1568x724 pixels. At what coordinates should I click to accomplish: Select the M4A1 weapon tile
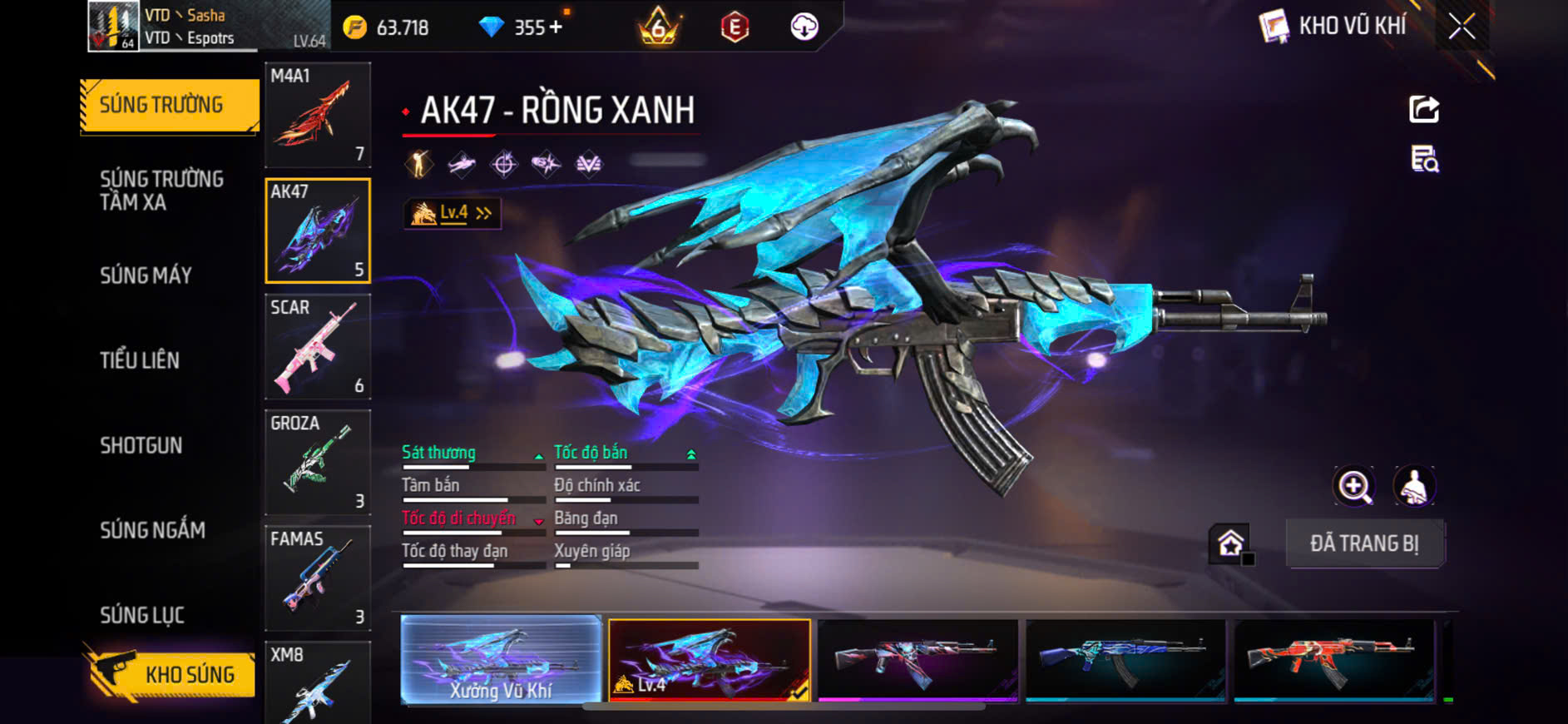point(317,115)
